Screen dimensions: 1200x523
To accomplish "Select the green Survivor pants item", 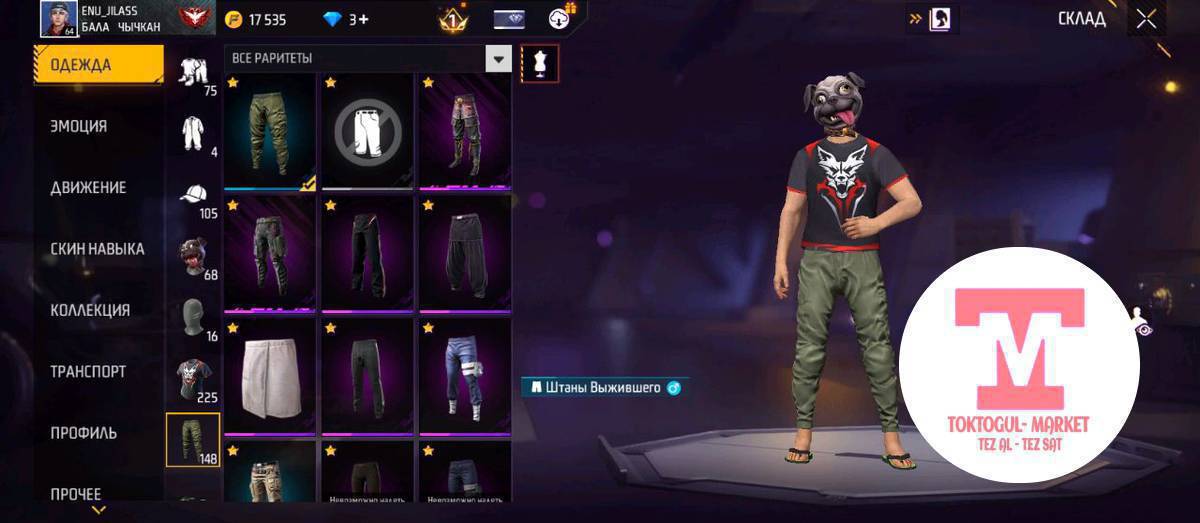I will pyautogui.click(x=269, y=130).
